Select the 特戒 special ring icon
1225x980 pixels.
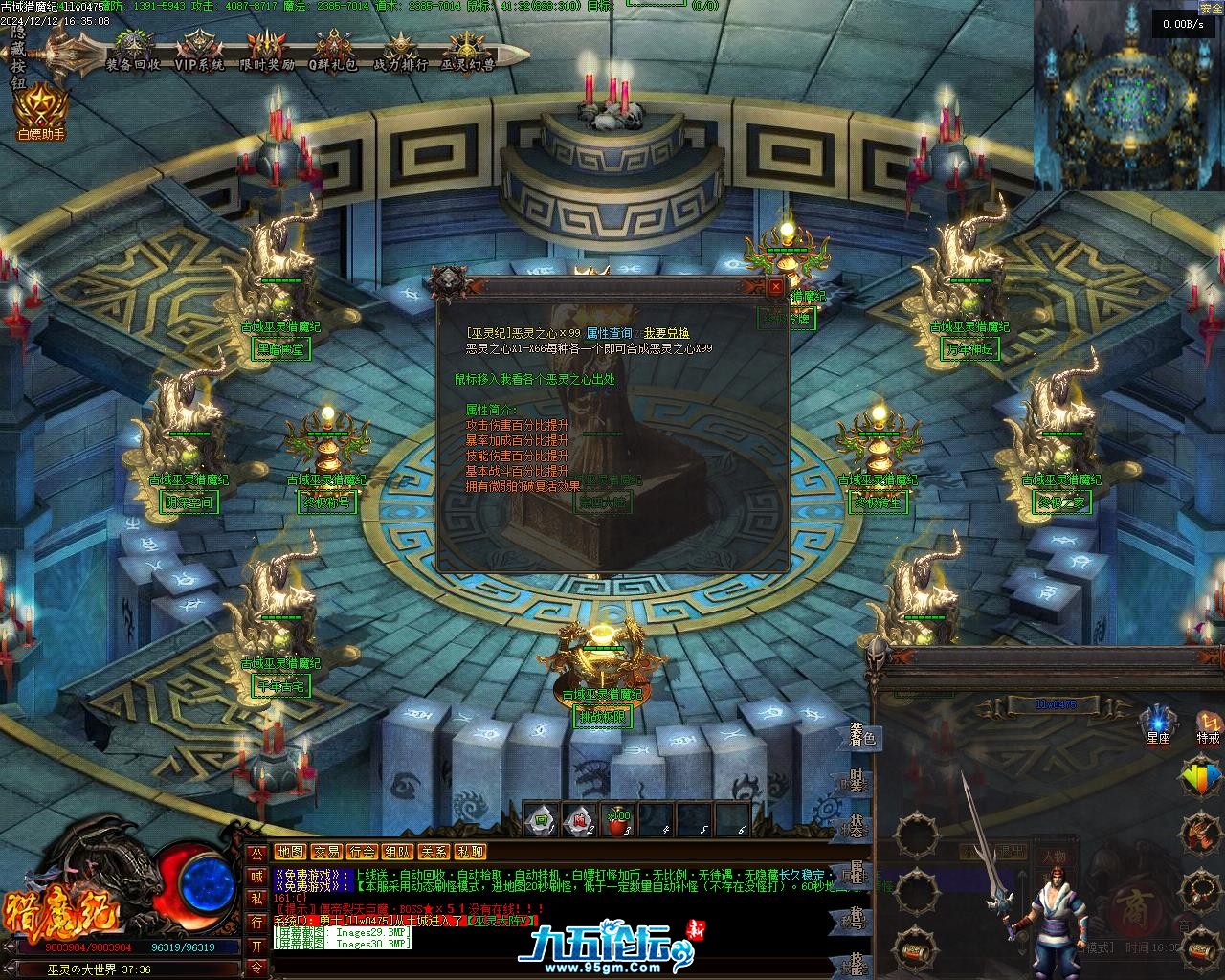tap(1208, 724)
